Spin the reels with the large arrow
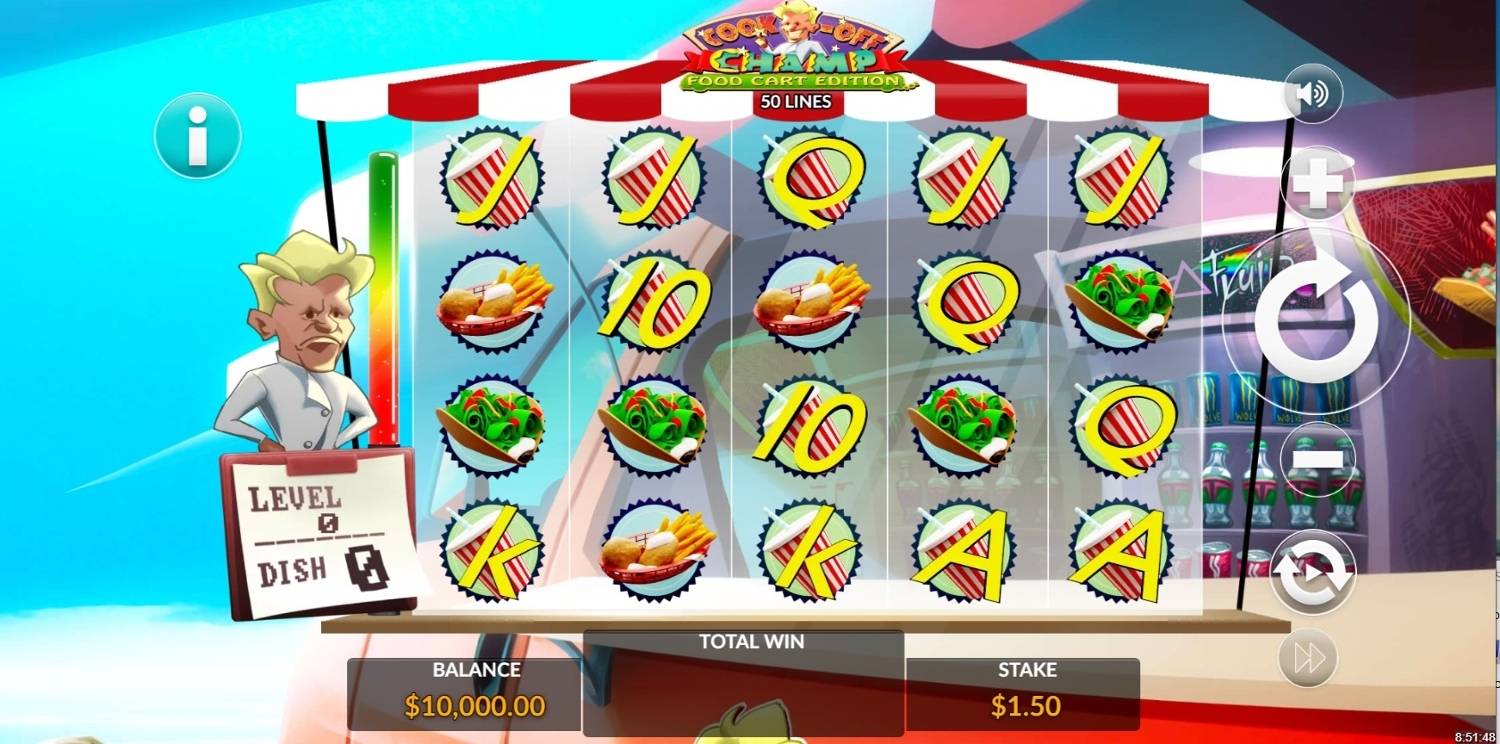1500x744 pixels. tap(1316, 320)
